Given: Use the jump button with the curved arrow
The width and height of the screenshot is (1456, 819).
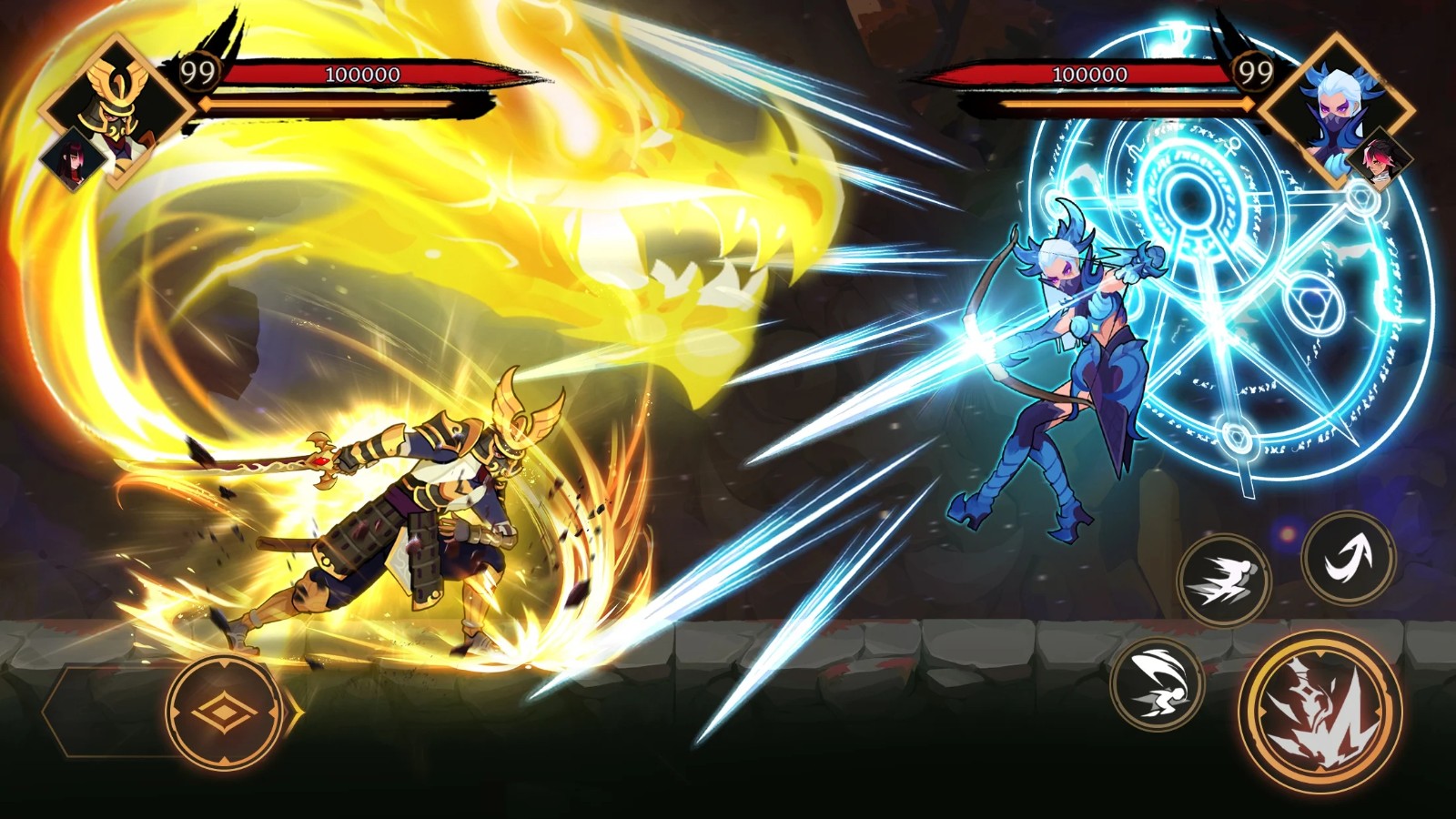Looking at the screenshot, I should tap(1348, 555).
